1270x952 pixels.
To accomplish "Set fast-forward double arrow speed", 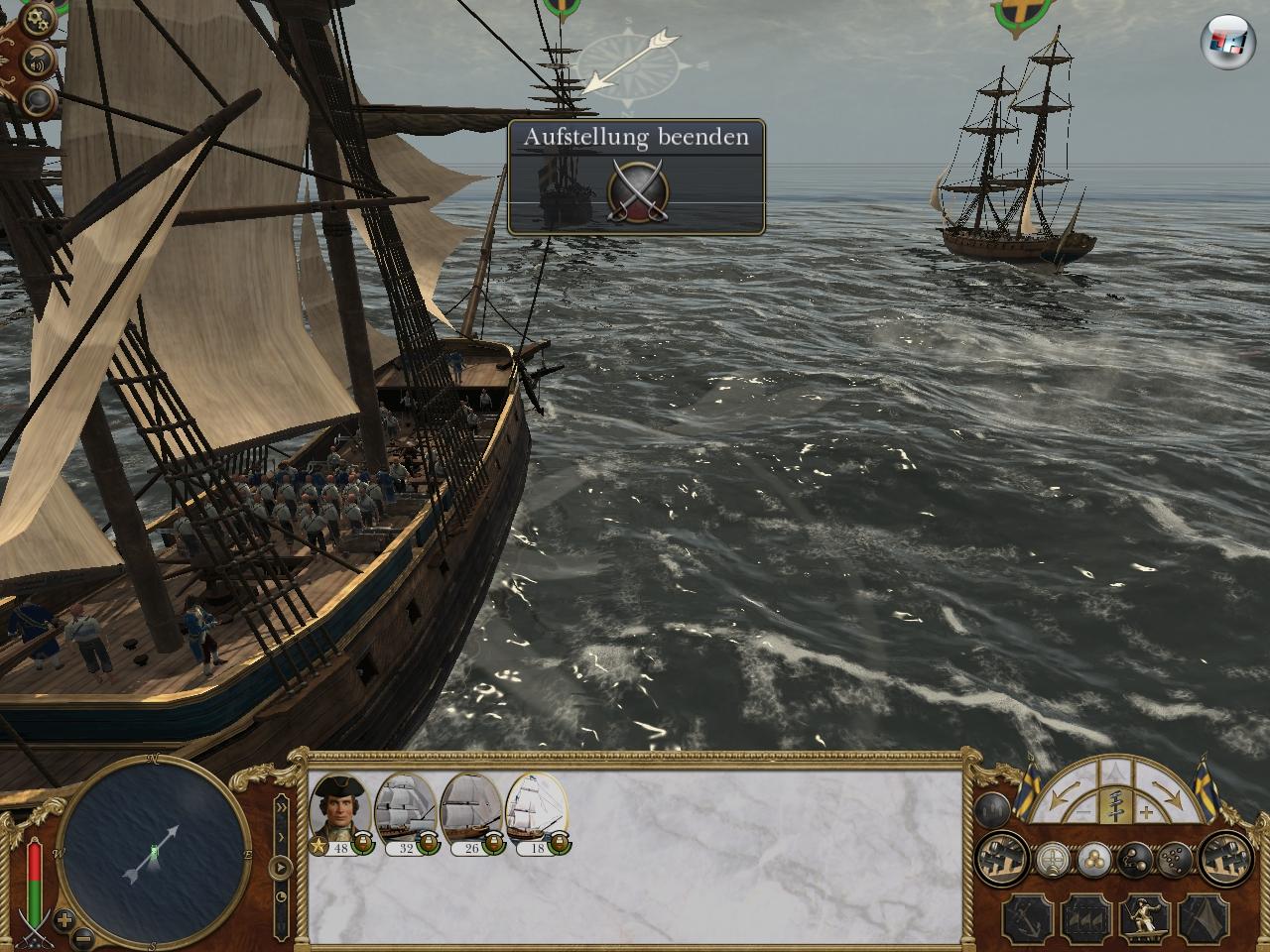I will coord(282,806).
